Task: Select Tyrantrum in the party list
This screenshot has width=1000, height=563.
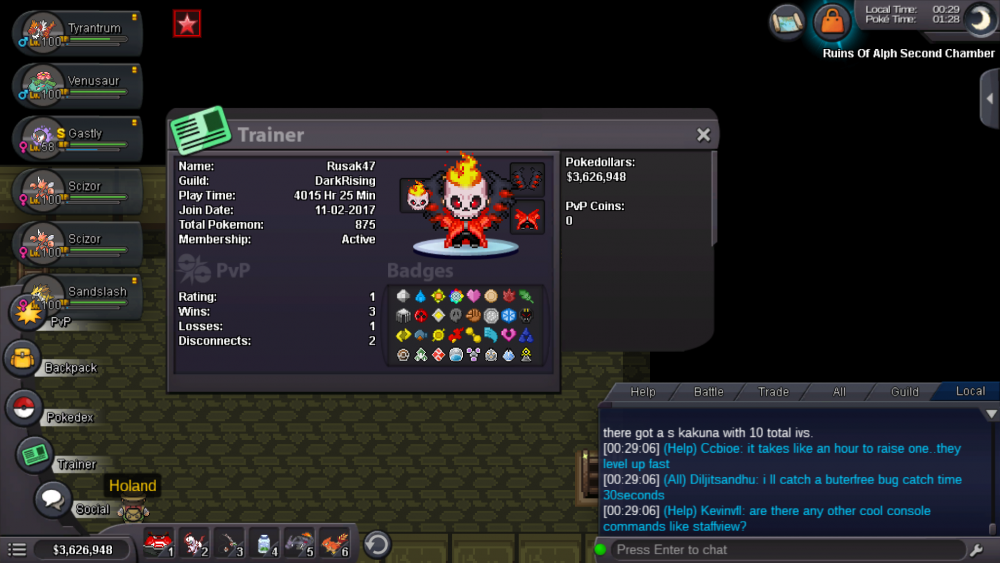Action: tap(78, 31)
